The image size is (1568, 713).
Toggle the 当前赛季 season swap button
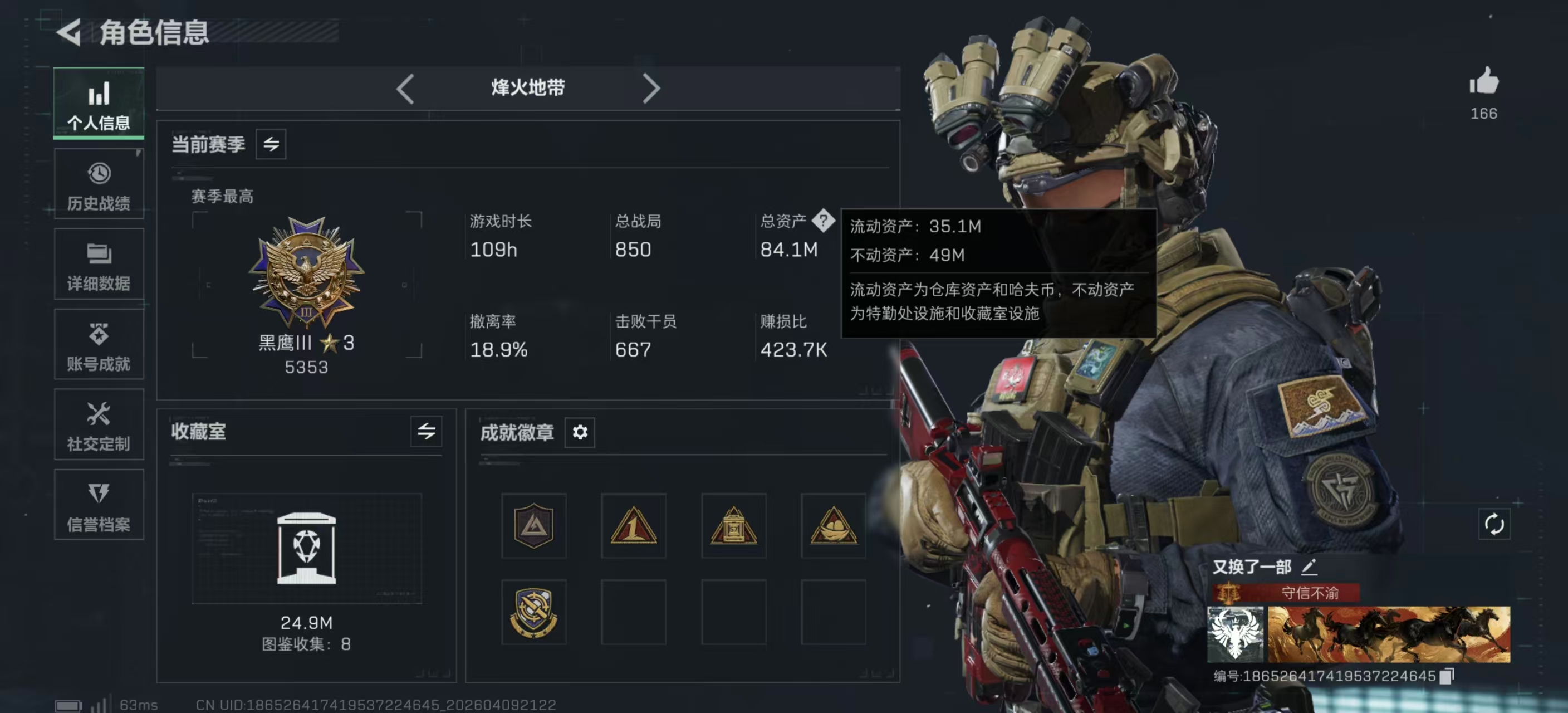point(271,144)
